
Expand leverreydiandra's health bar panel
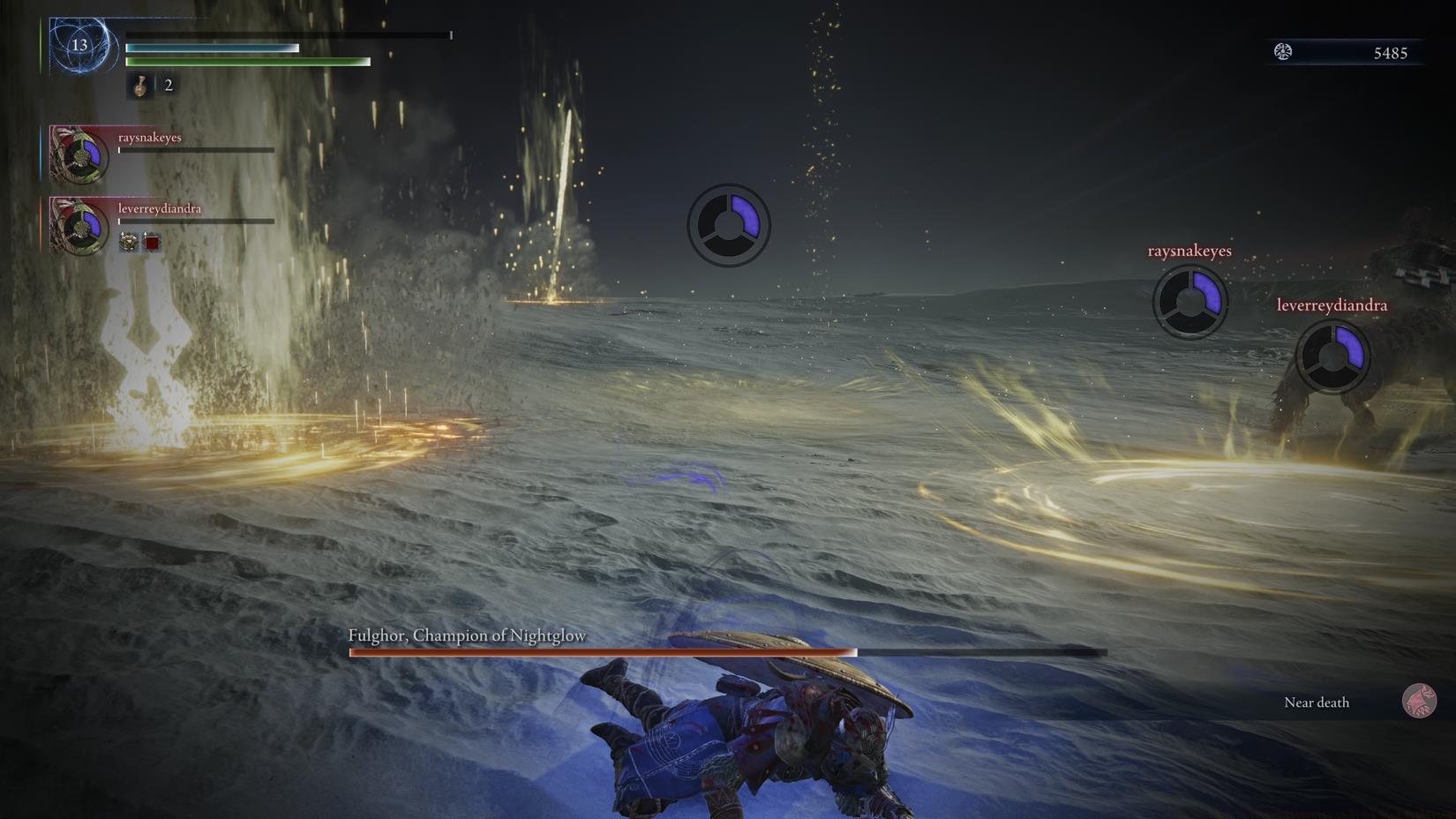tap(194, 221)
